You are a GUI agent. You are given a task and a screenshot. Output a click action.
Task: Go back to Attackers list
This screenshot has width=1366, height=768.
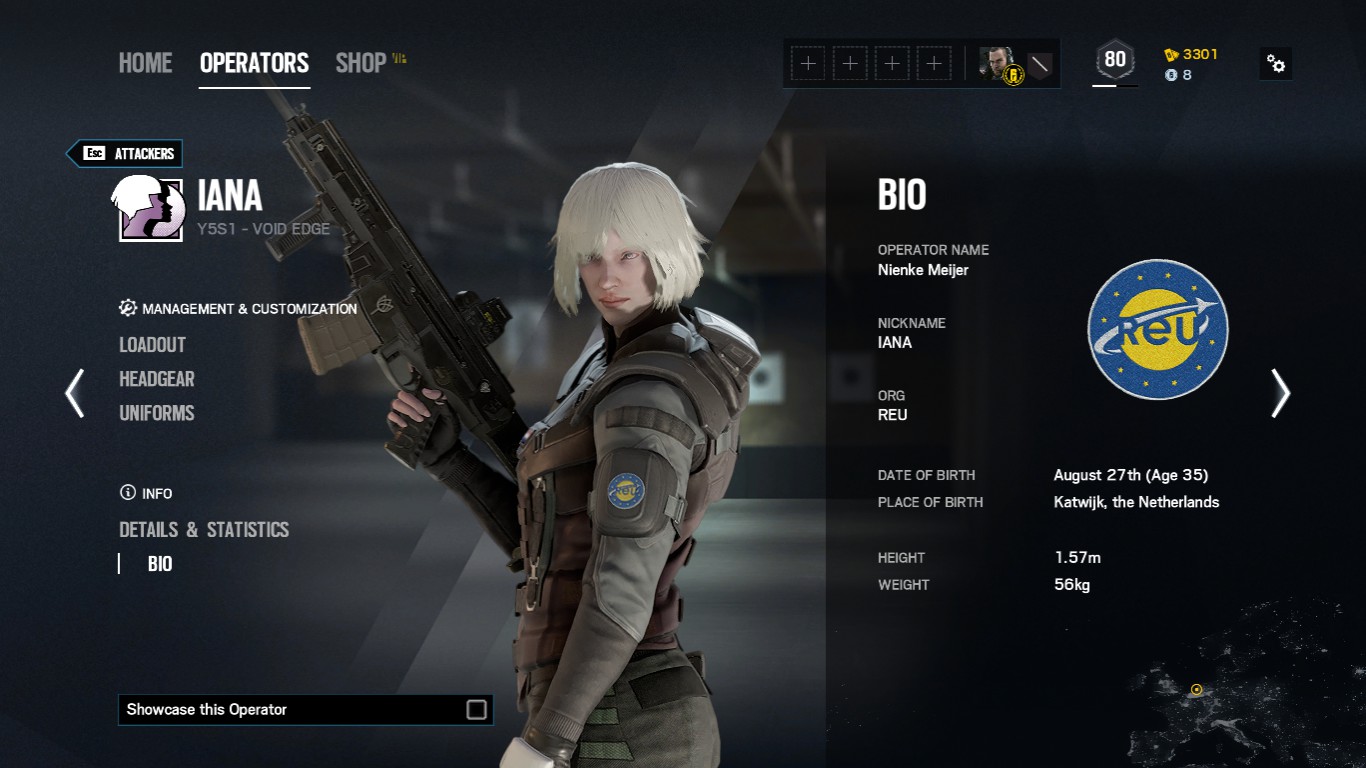125,153
